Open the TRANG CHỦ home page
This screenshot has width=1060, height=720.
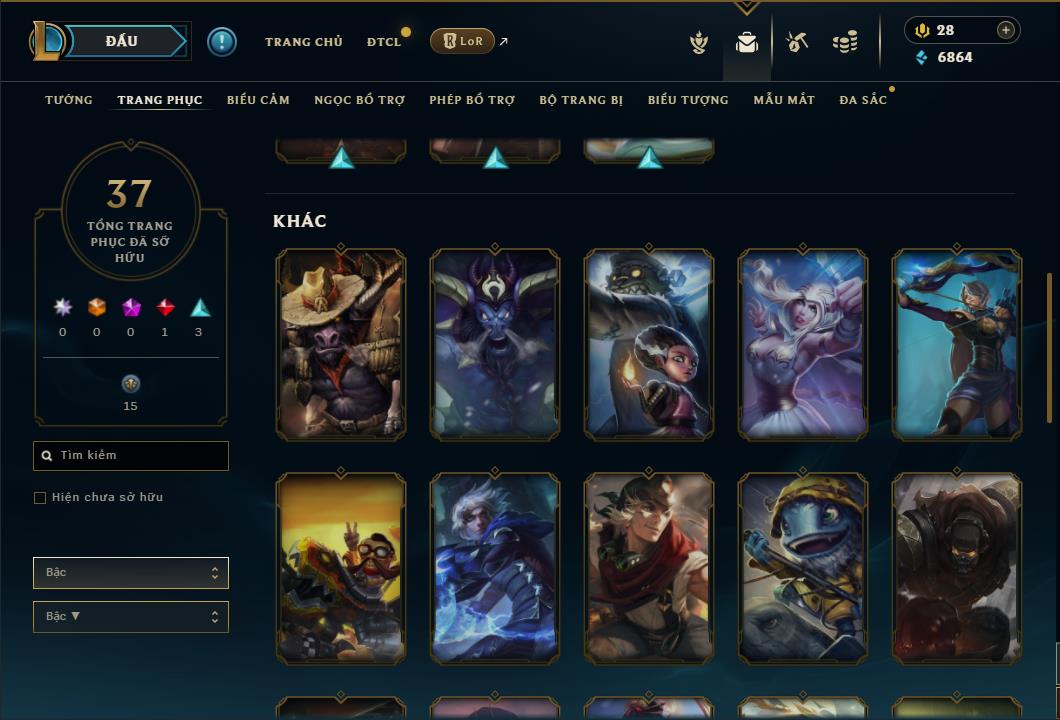click(303, 42)
